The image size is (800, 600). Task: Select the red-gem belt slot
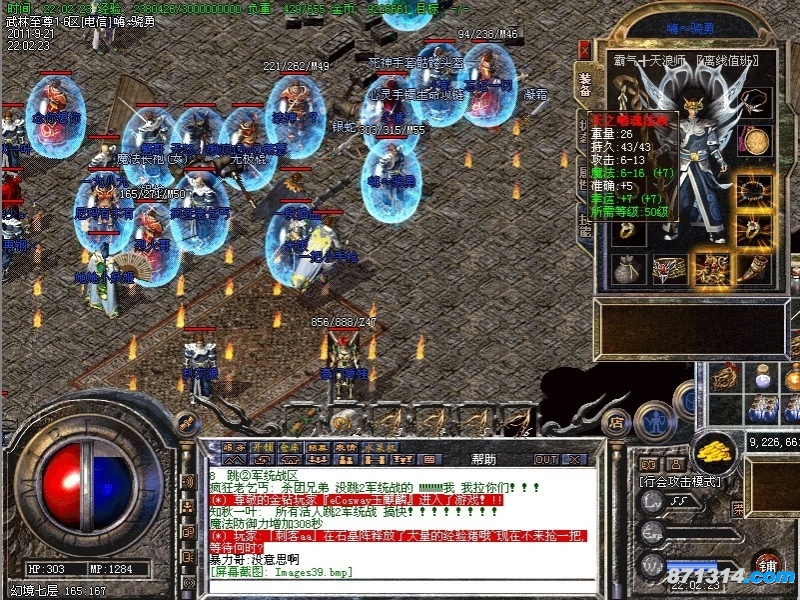click(669, 269)
